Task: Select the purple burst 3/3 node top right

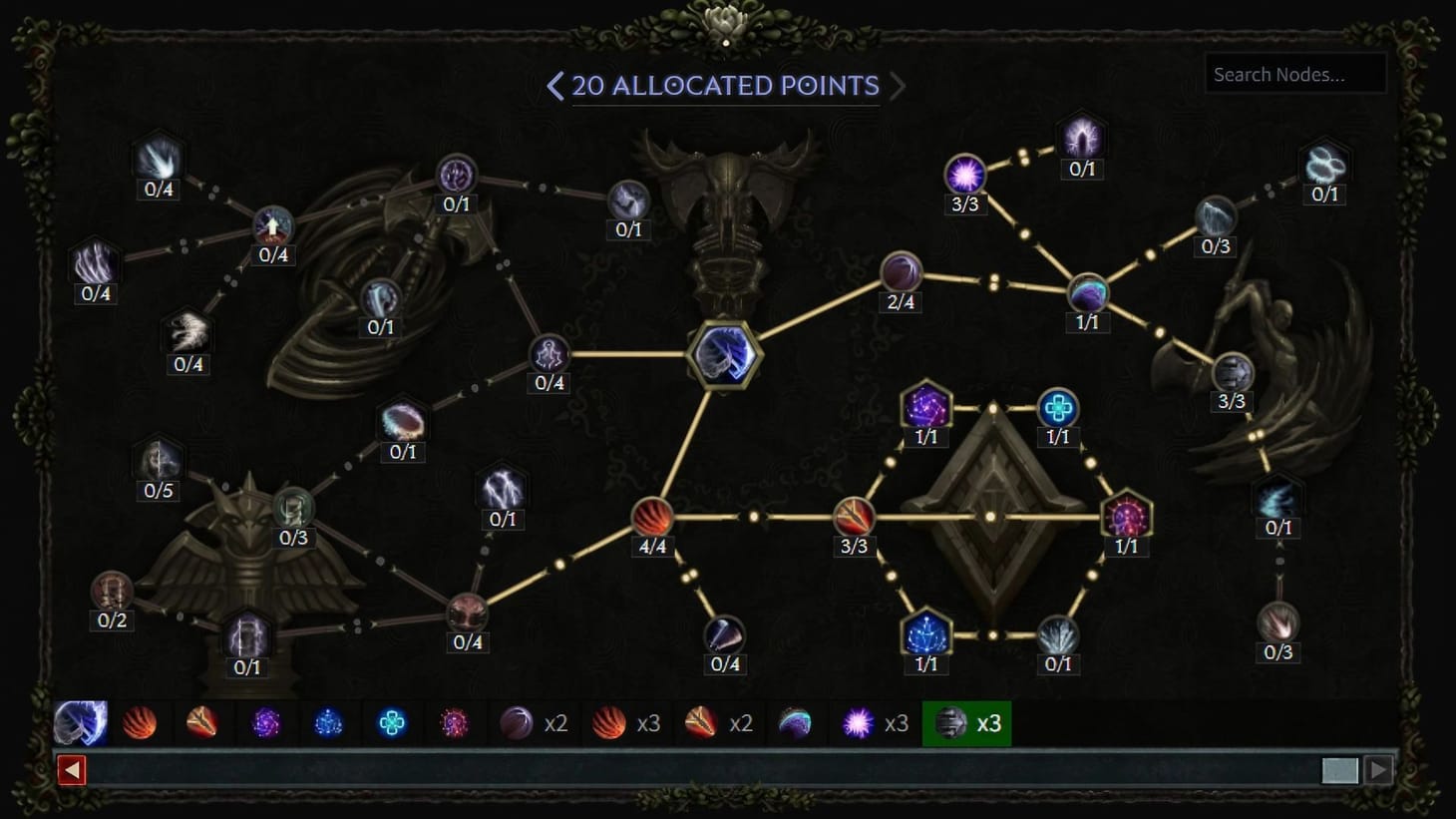Action: 965,175
